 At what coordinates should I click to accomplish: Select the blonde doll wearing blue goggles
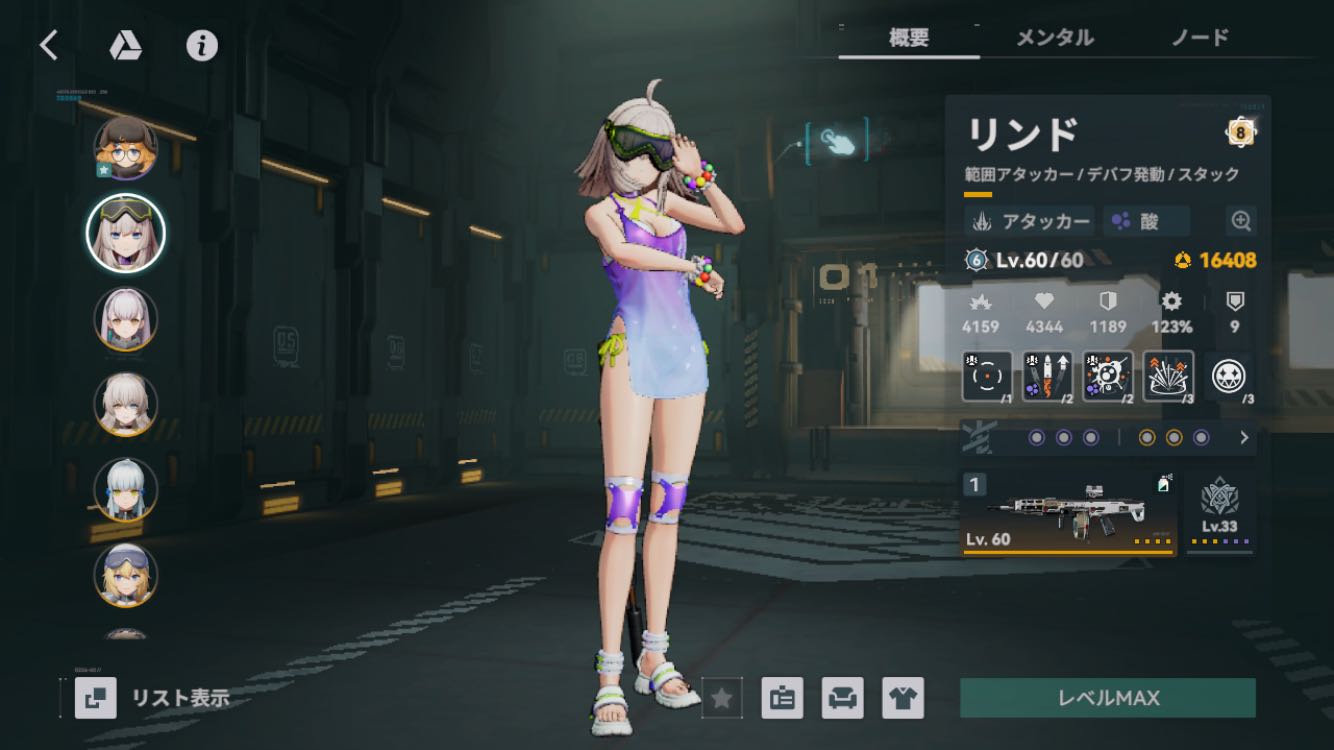point(125,575)
